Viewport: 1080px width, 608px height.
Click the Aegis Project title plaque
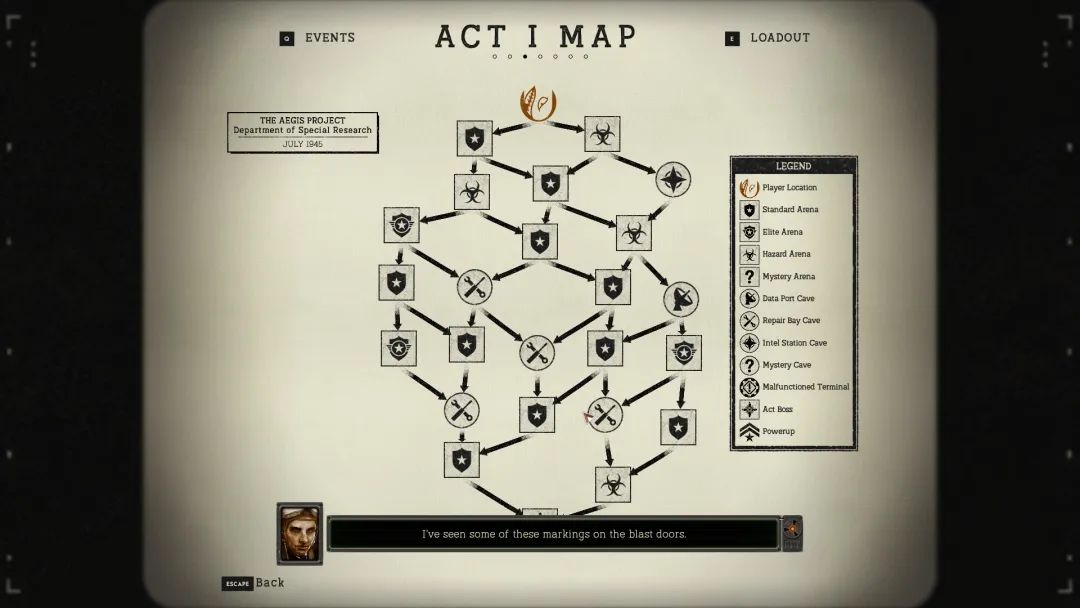pyautogui.click(x=303, y=132)
